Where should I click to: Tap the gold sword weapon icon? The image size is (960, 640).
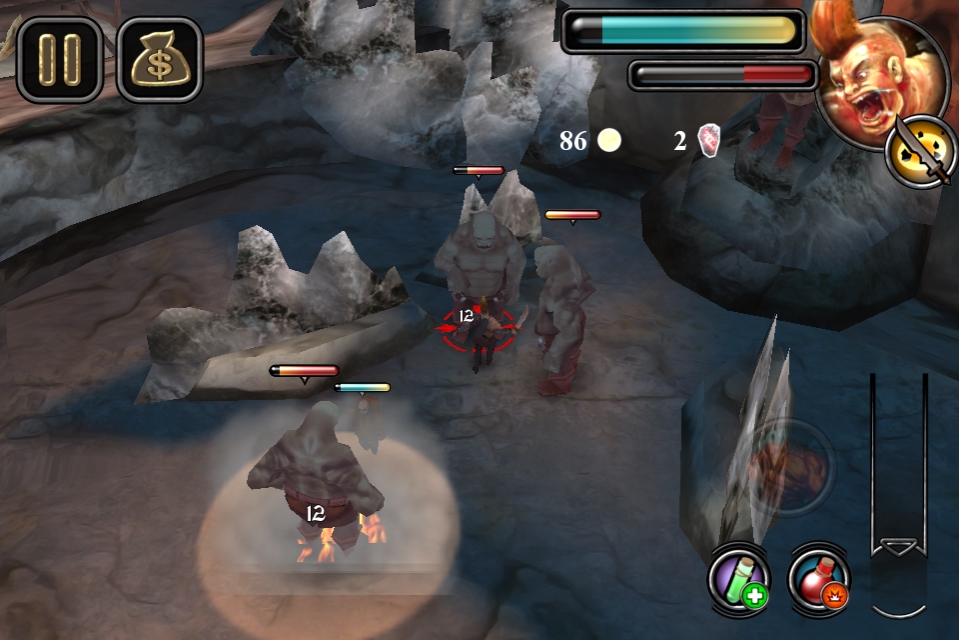click(917, 152)
